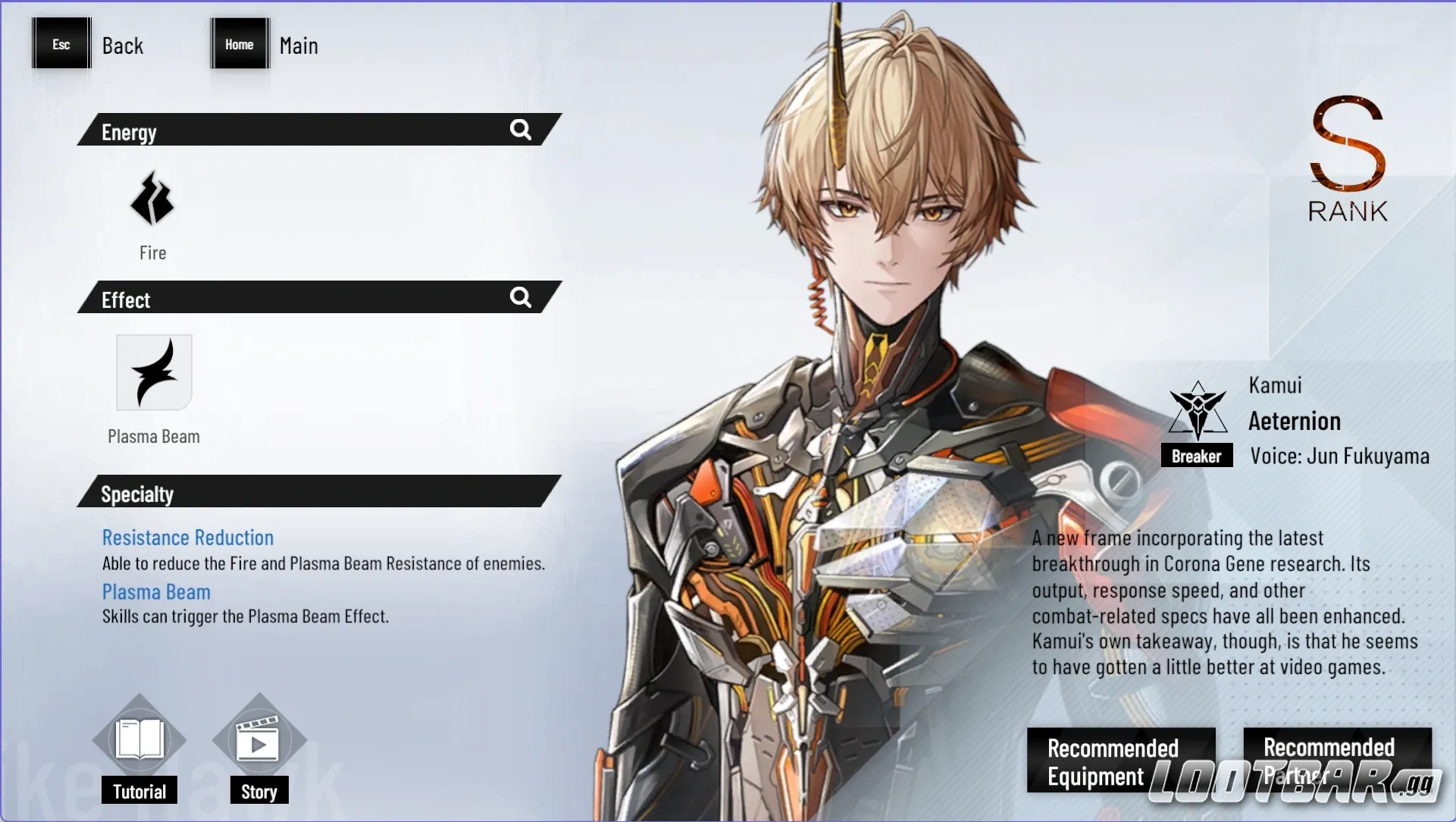Open the Effect search magnifier
The height and width of the screenshot is (822, 1456).
pyautogui.click(x=521, y=297)
